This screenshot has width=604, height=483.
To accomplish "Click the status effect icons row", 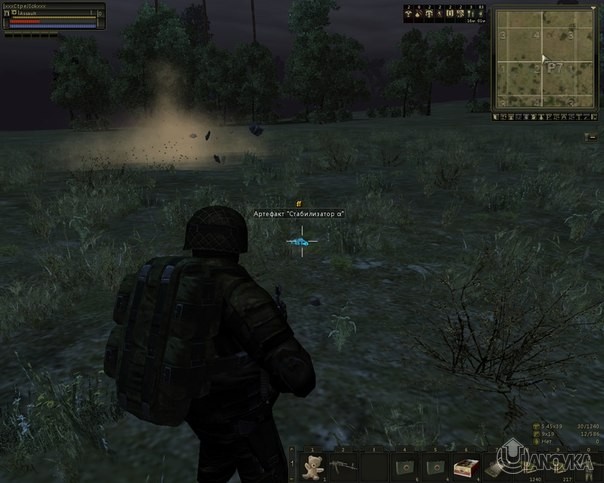I will [446, 14].
